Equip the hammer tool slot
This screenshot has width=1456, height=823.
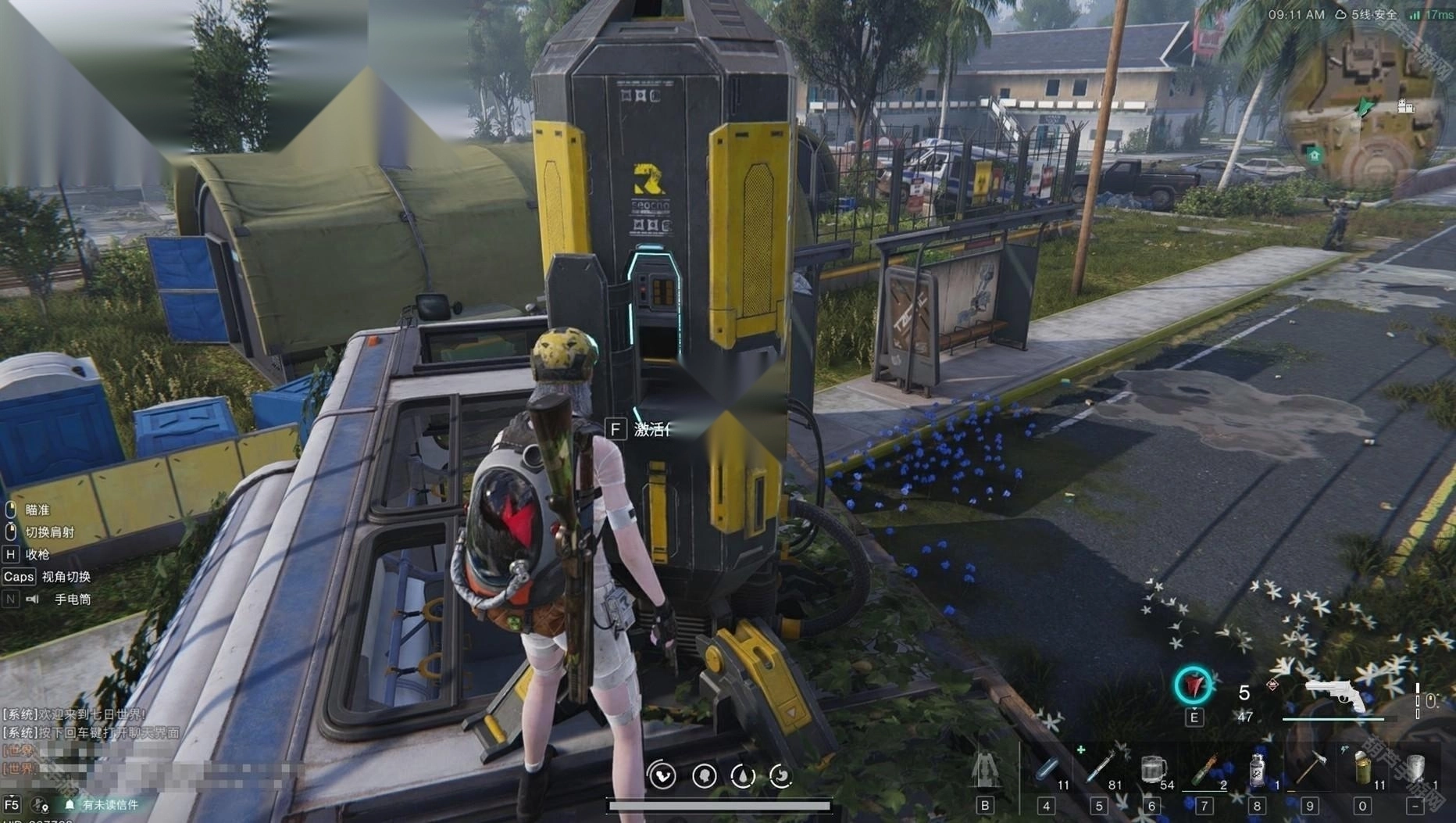coord(1310,769)
